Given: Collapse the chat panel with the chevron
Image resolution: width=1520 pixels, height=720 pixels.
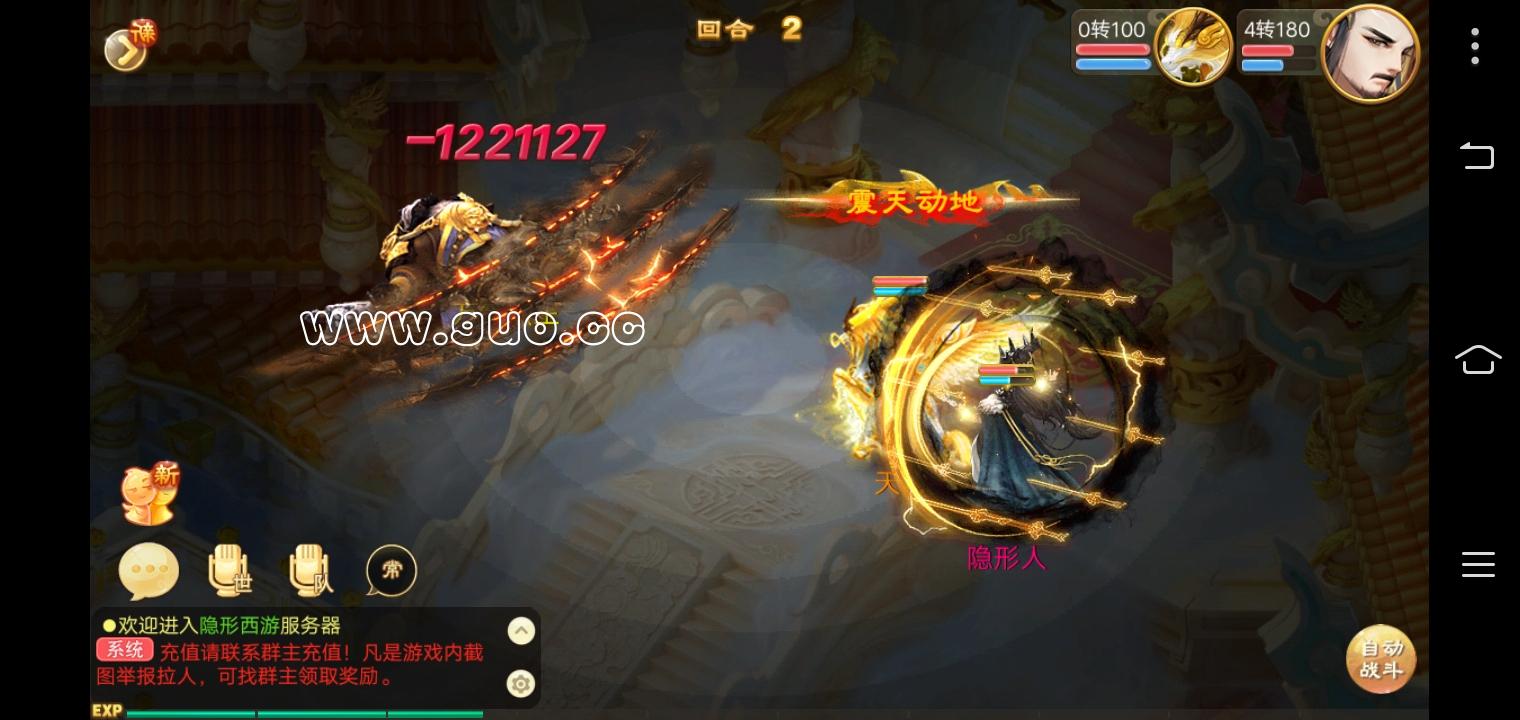Looking at the screenshot, I should pyautogui.click(x=521, y=630).
